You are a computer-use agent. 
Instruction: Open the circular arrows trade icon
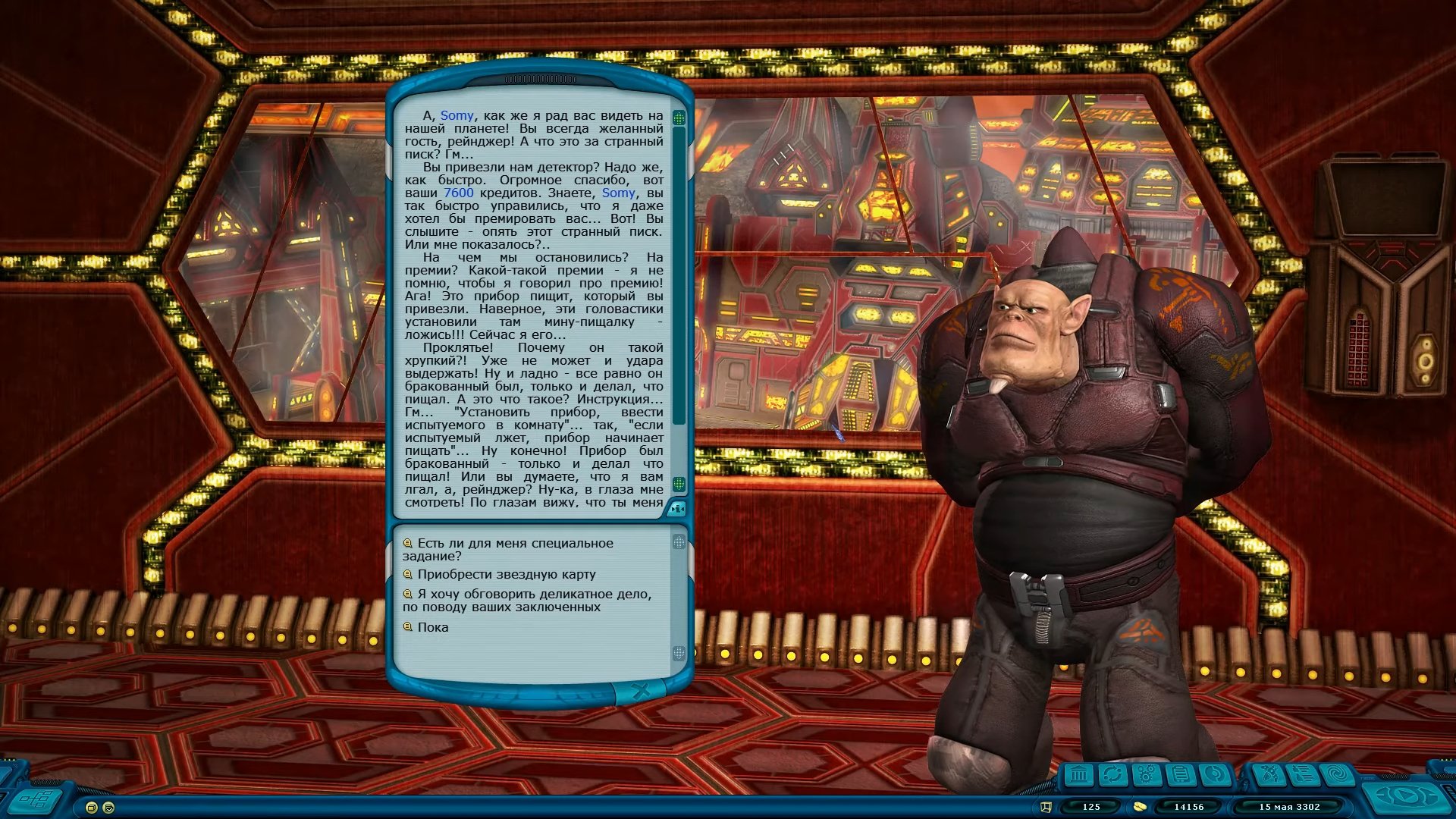pos(1112,775)
